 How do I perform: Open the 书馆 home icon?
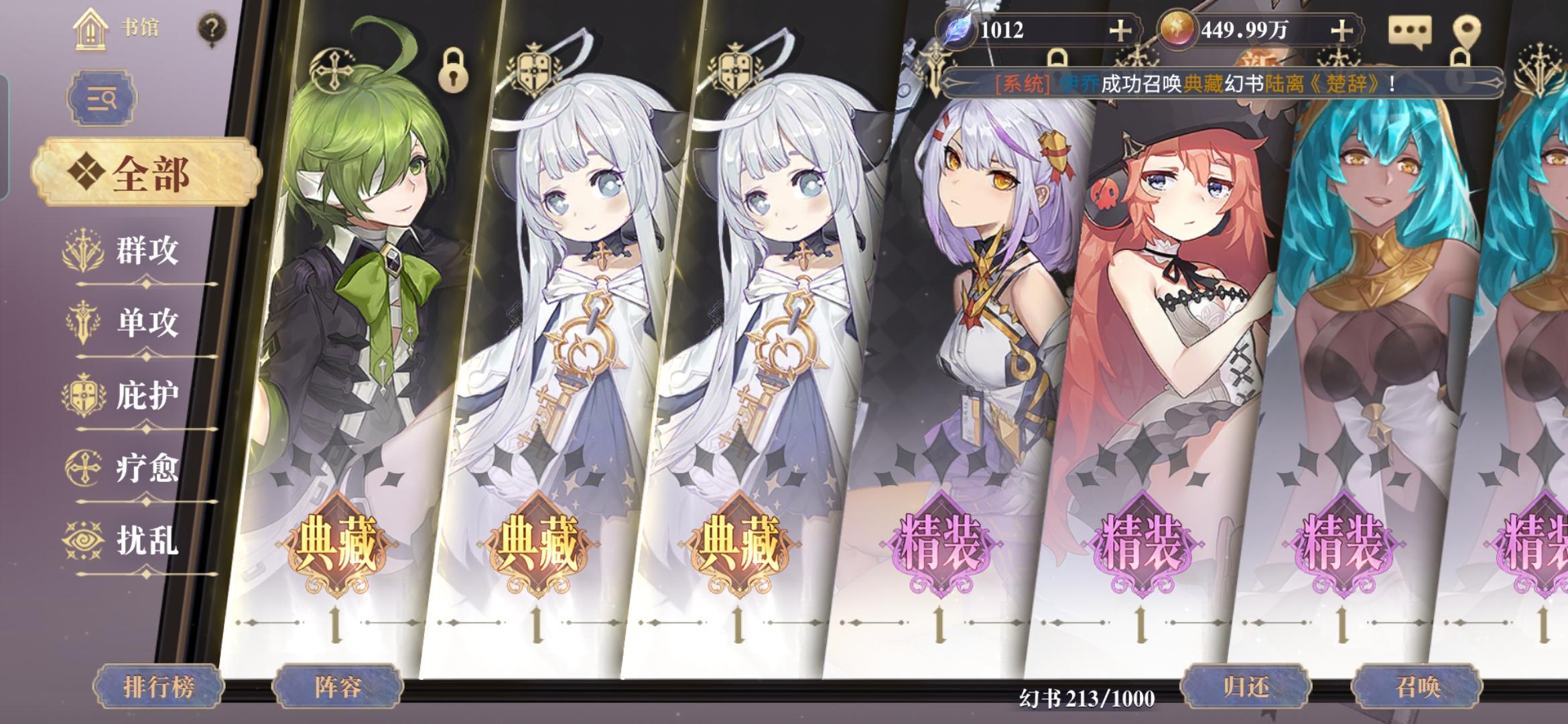91,28
